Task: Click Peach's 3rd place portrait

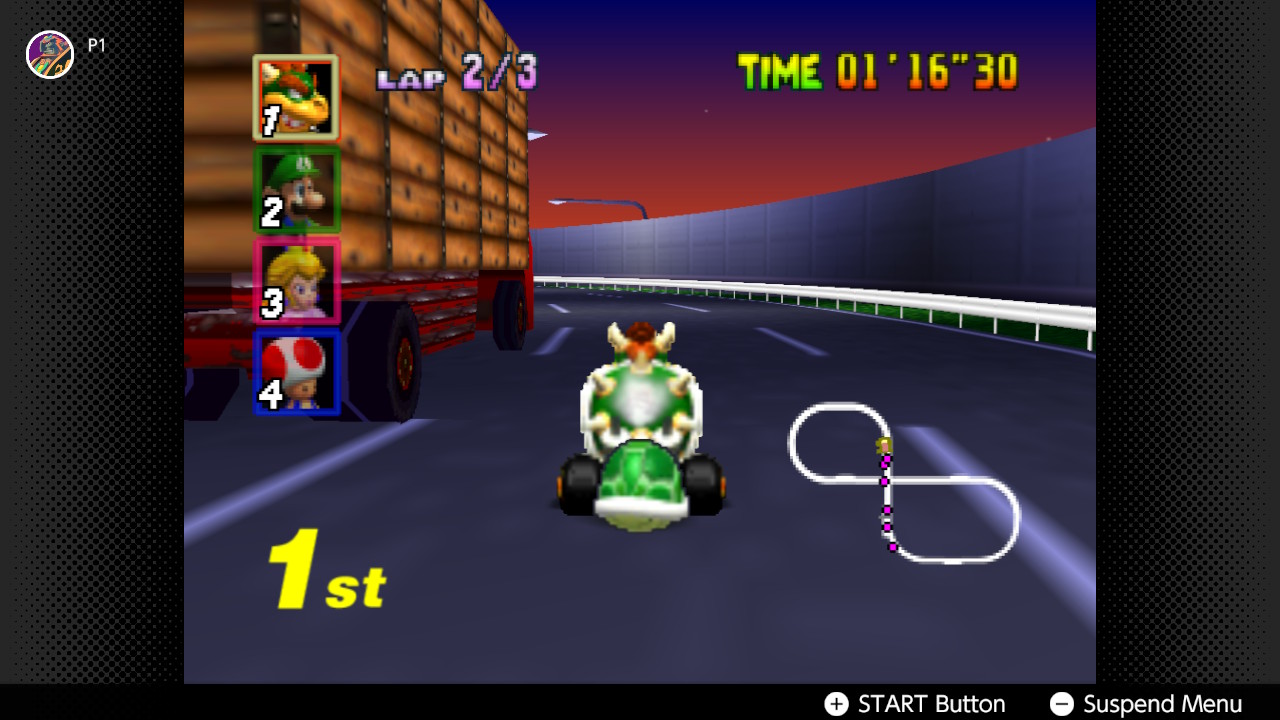Action: [x=297, y=282]
